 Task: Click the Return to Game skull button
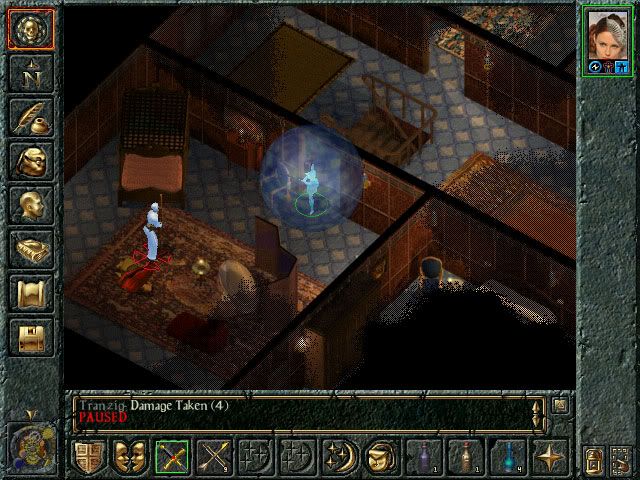point(31,28)
